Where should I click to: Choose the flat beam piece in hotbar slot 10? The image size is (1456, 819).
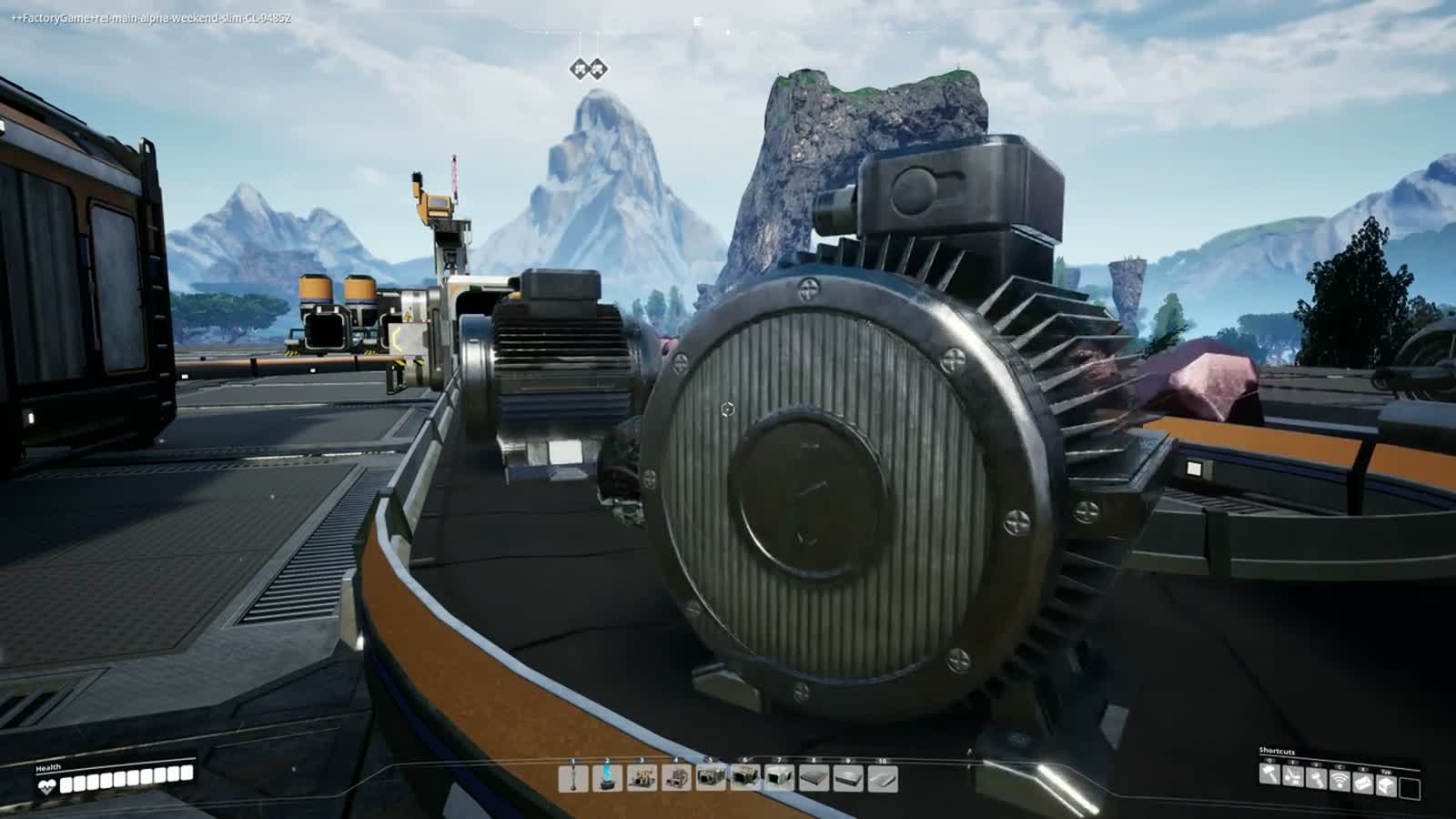[x=883, y=779]
